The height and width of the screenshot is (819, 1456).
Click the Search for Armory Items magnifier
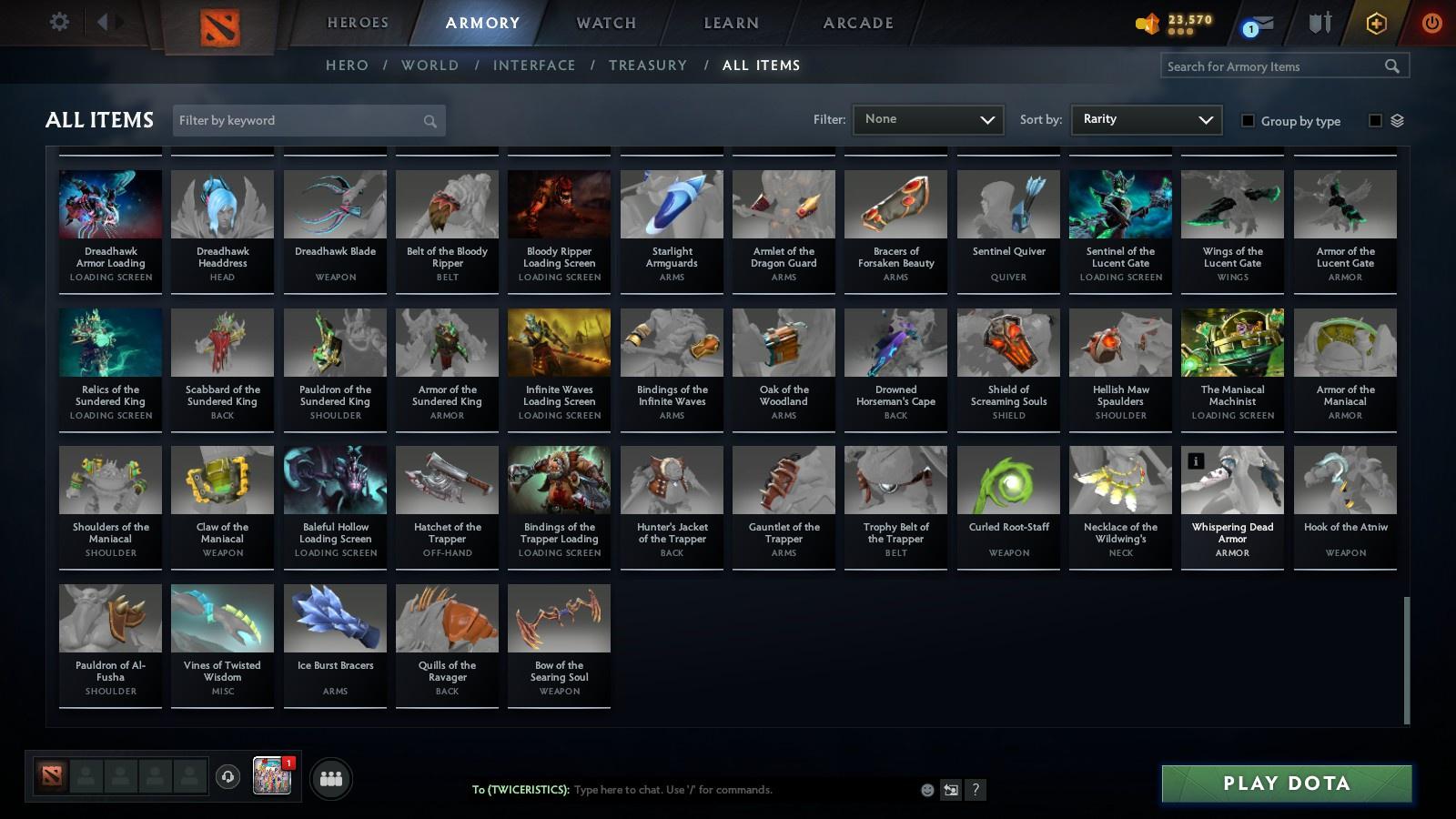coord(1392,66)
